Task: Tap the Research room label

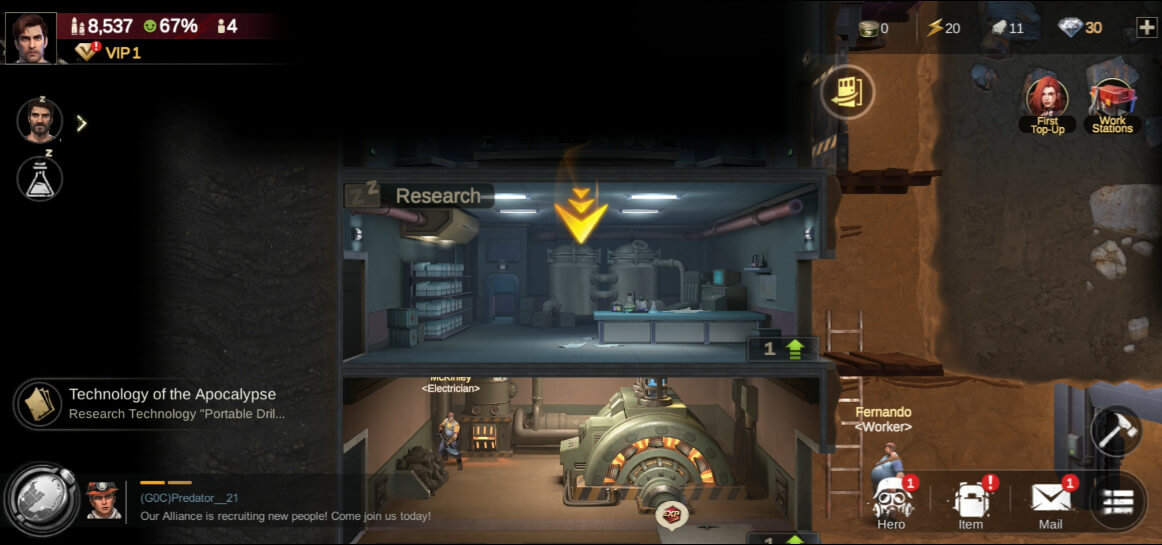Action: (437, 196)
